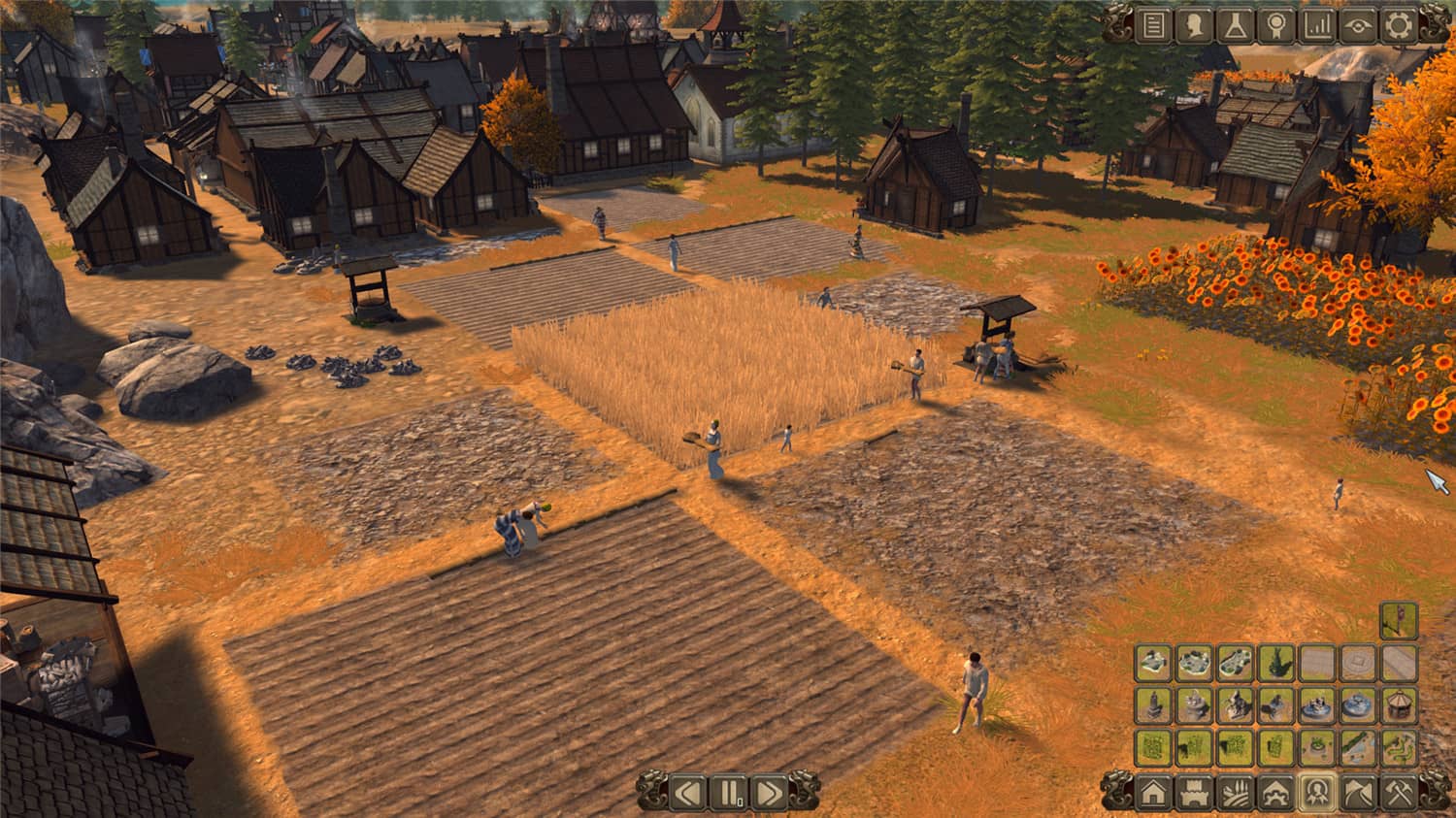Open the journal log panel

tap(1152, 26)
